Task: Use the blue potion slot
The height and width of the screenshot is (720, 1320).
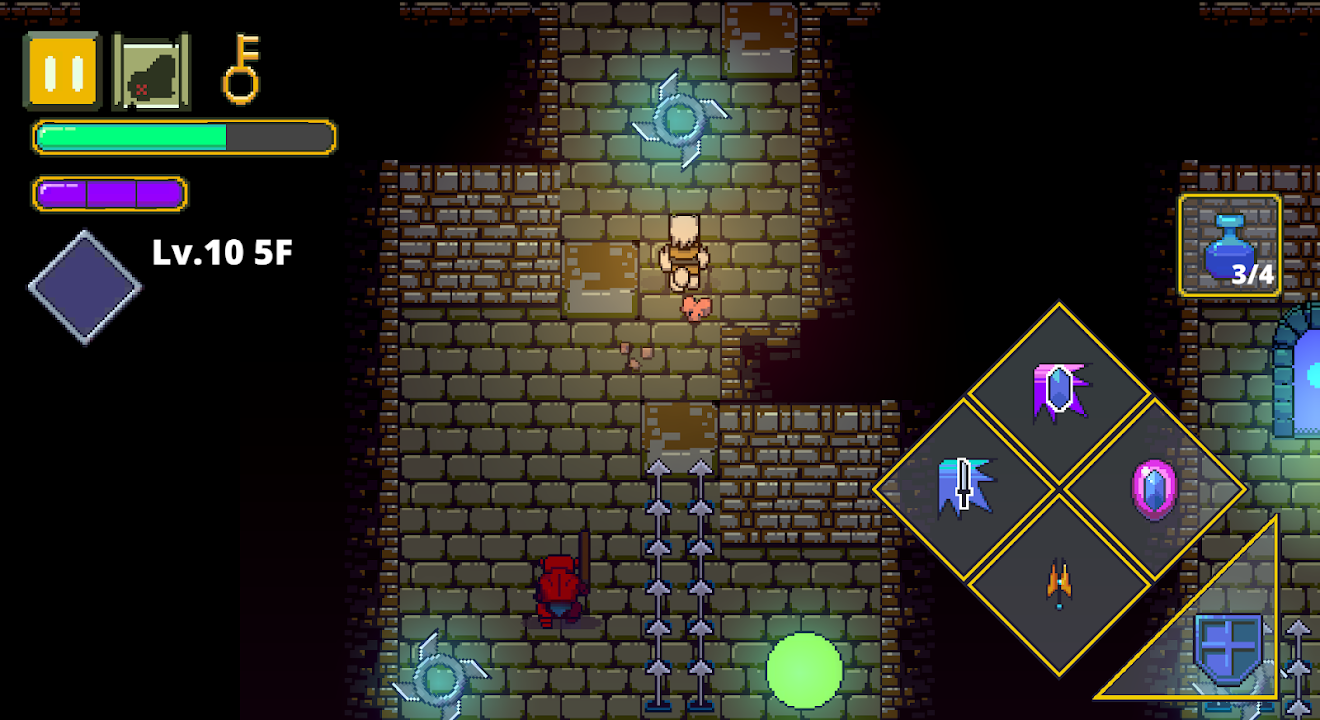Action: pos(1229,246)
